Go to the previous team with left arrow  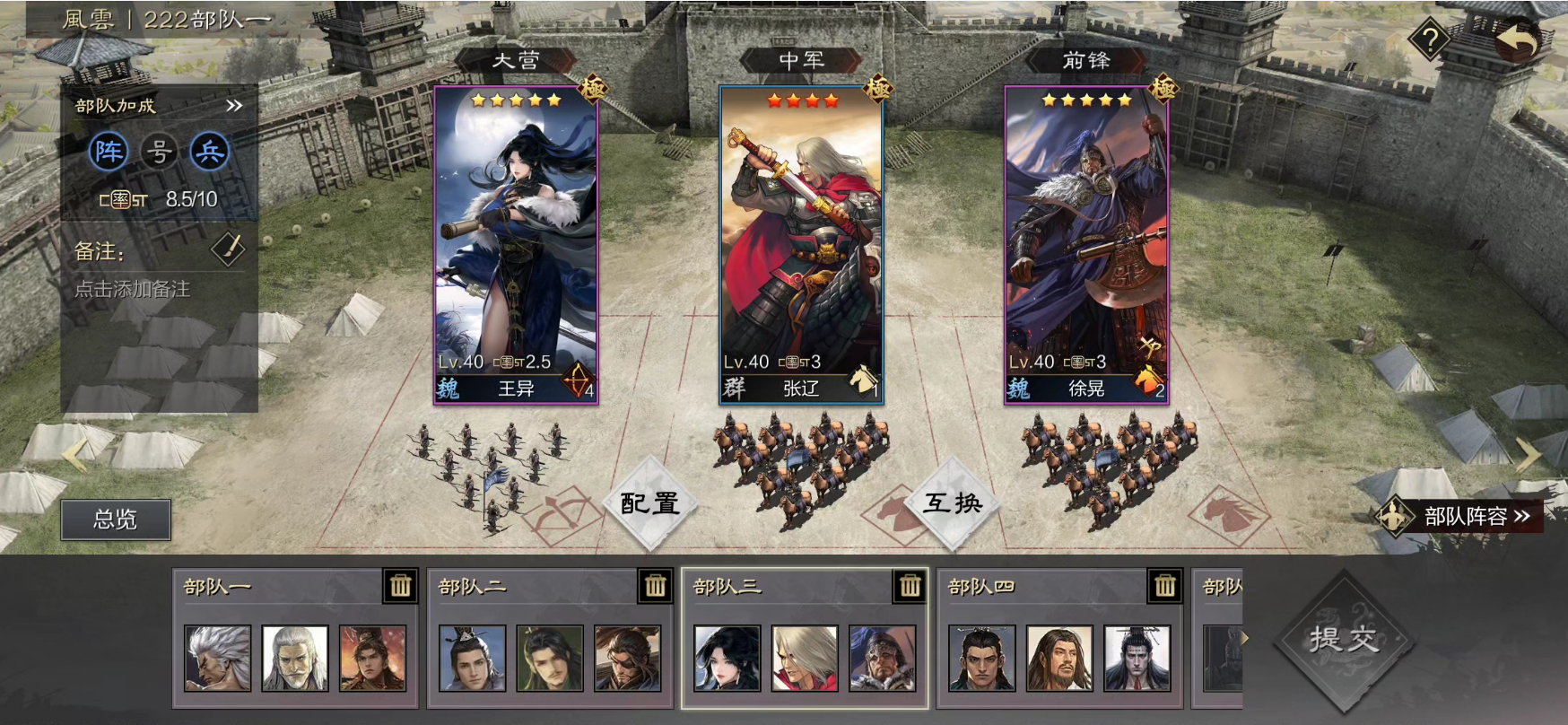[x=74, y=454]
